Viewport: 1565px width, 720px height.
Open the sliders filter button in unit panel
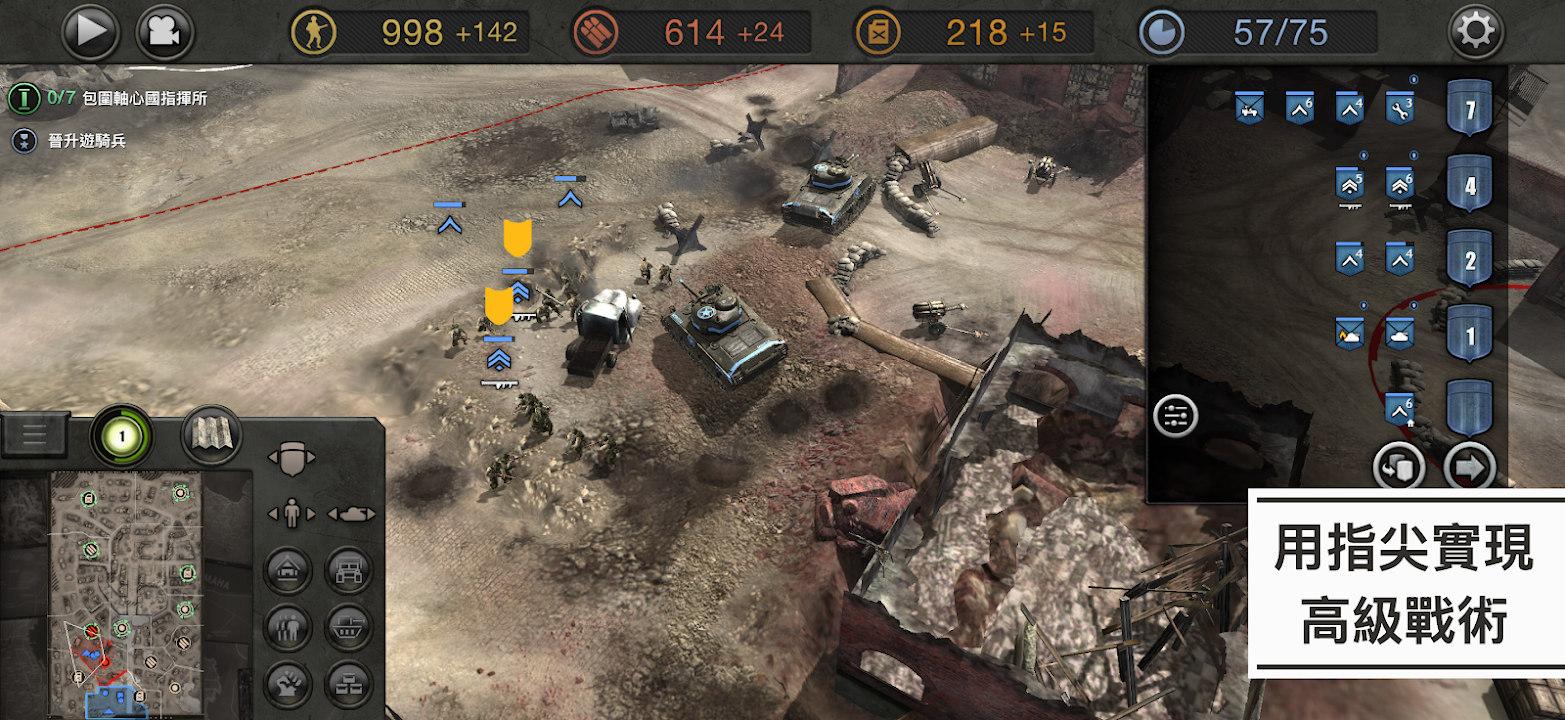[x=1175, y=416]
